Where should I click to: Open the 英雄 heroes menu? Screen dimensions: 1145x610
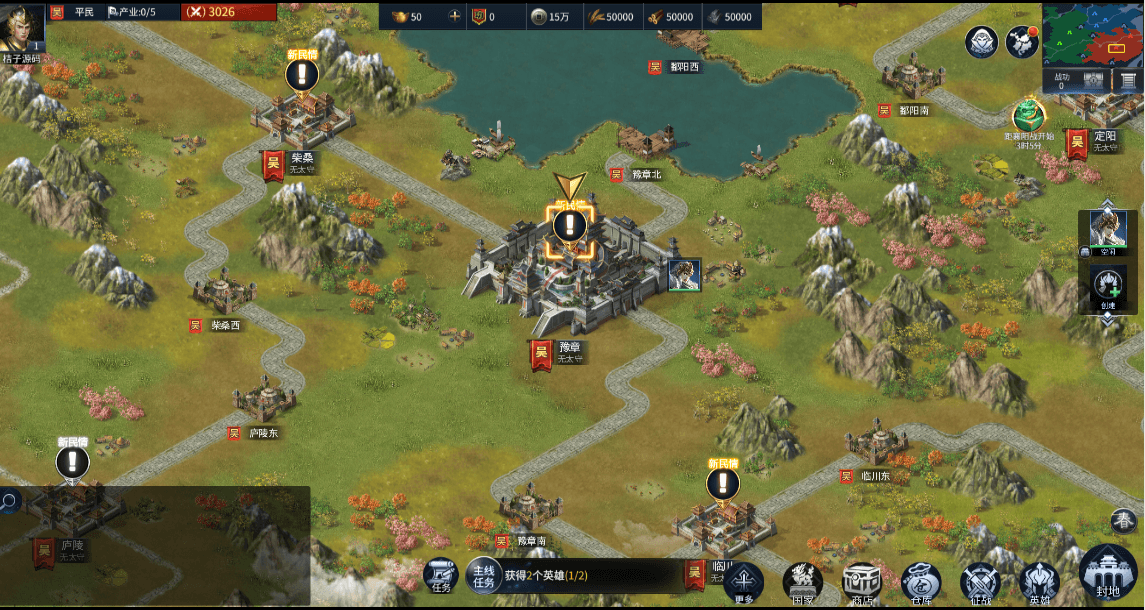click(x=1039, y=582)
